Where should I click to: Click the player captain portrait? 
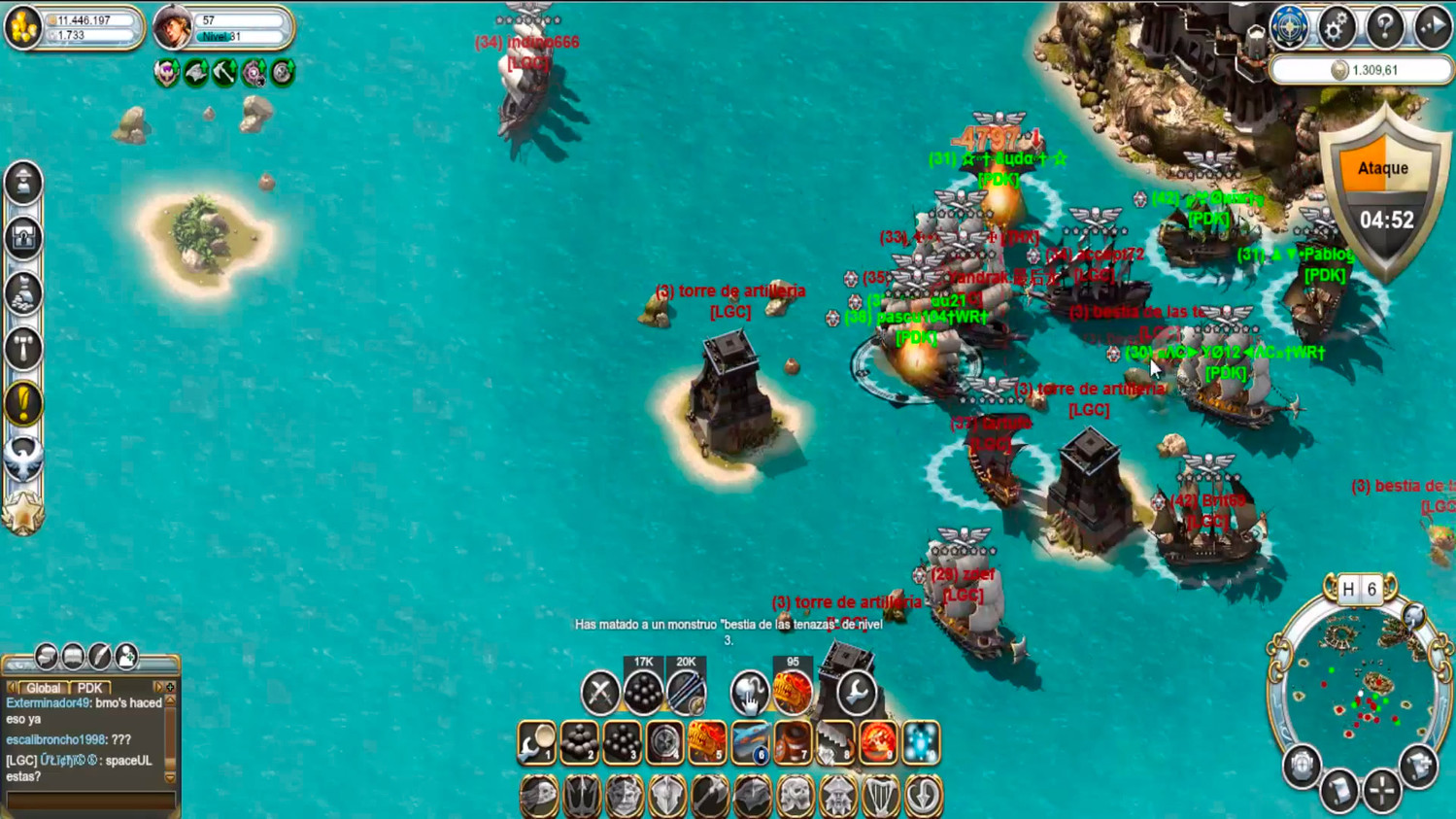[173, 27]
